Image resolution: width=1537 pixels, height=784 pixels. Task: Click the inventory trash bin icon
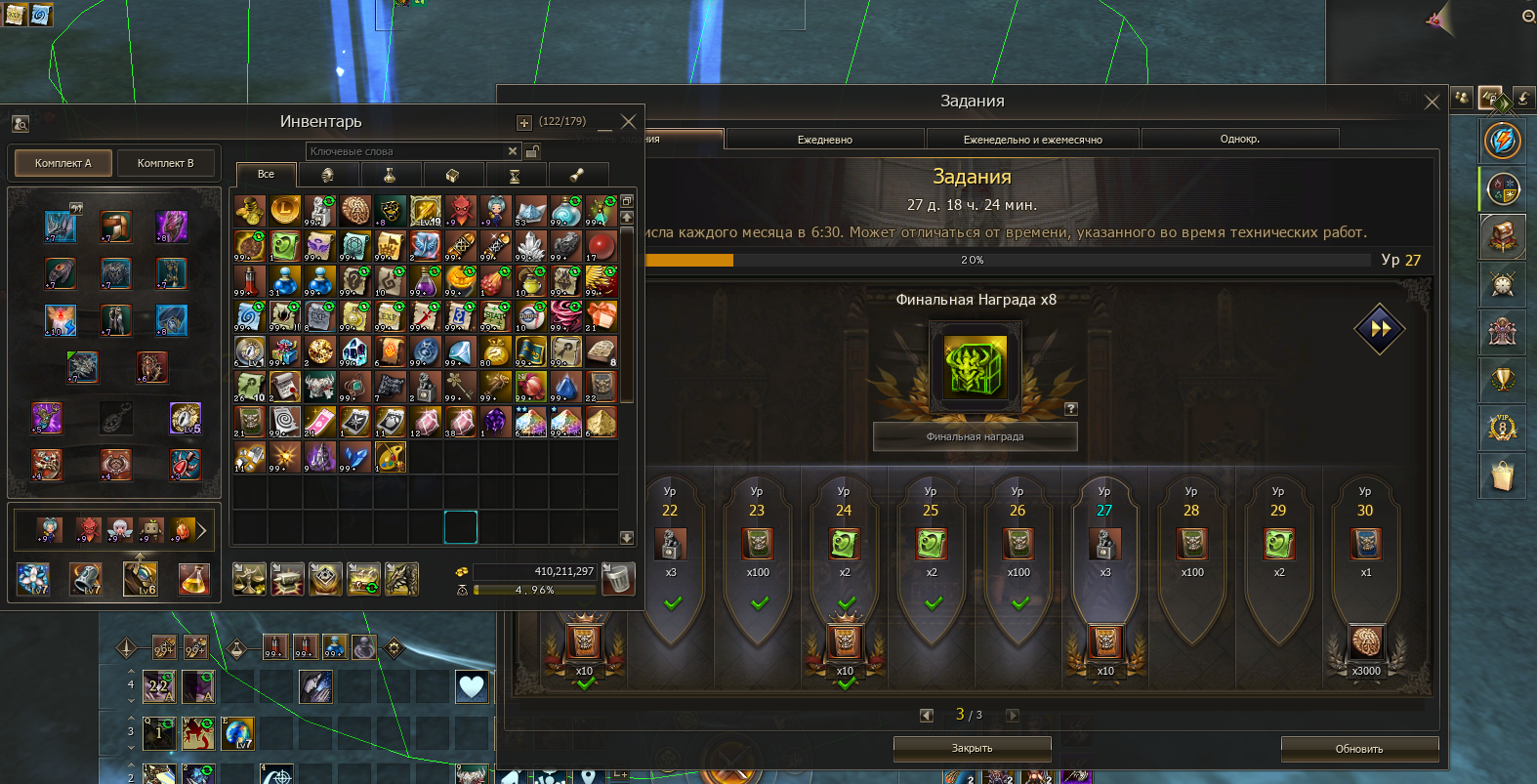pyautogui.click(x=617, y=579)
